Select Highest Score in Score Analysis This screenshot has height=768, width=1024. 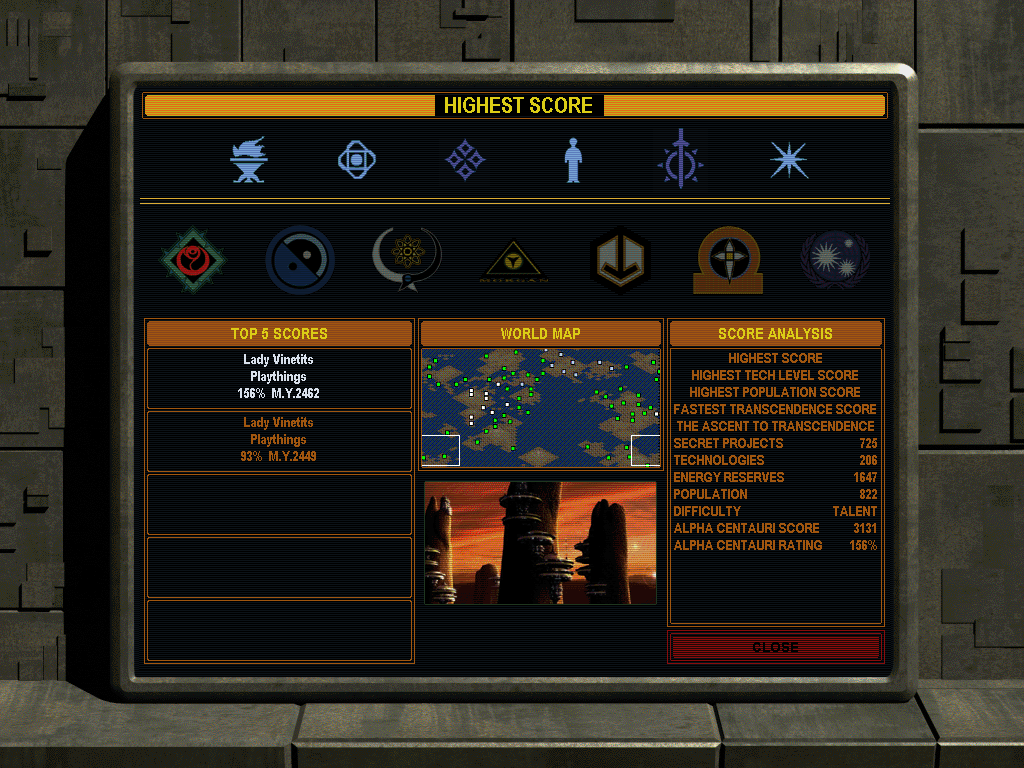point(775,358)
